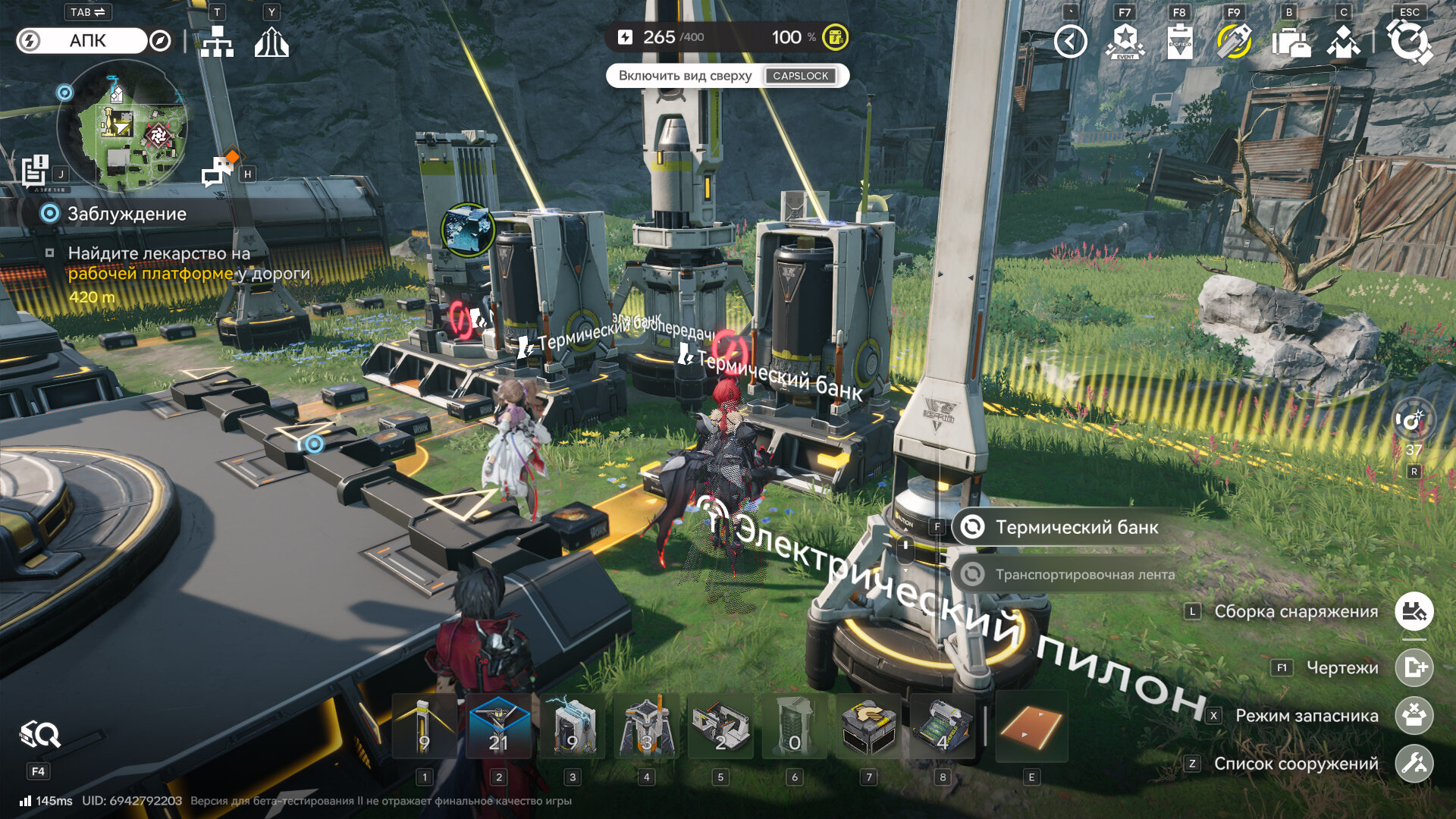Open the quest log icon with exclamation mark
Image resolution: width=1456 pixels, height=819 pixels.
tap(35, 170)
